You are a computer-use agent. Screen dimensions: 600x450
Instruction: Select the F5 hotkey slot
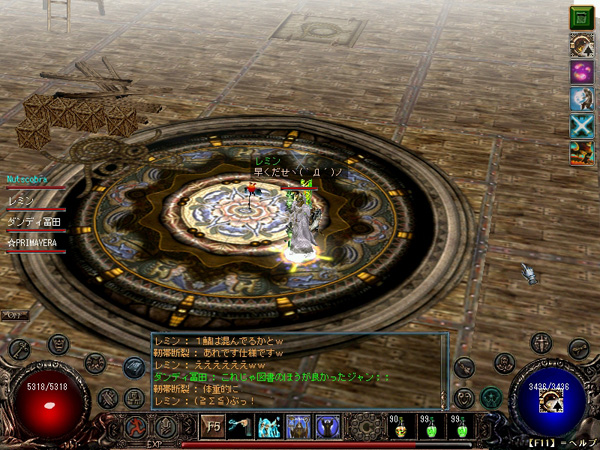212,426
